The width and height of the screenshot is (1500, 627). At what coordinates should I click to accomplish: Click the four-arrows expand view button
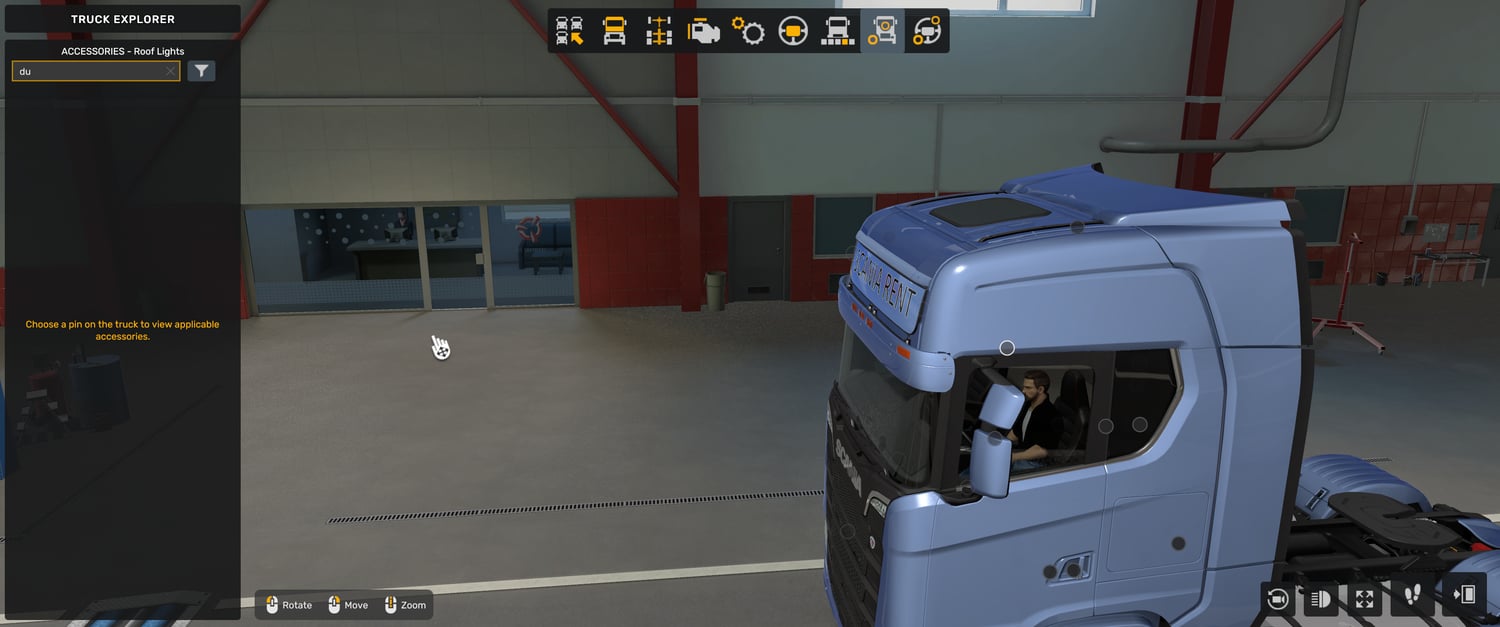click(x=1364, y=598)
